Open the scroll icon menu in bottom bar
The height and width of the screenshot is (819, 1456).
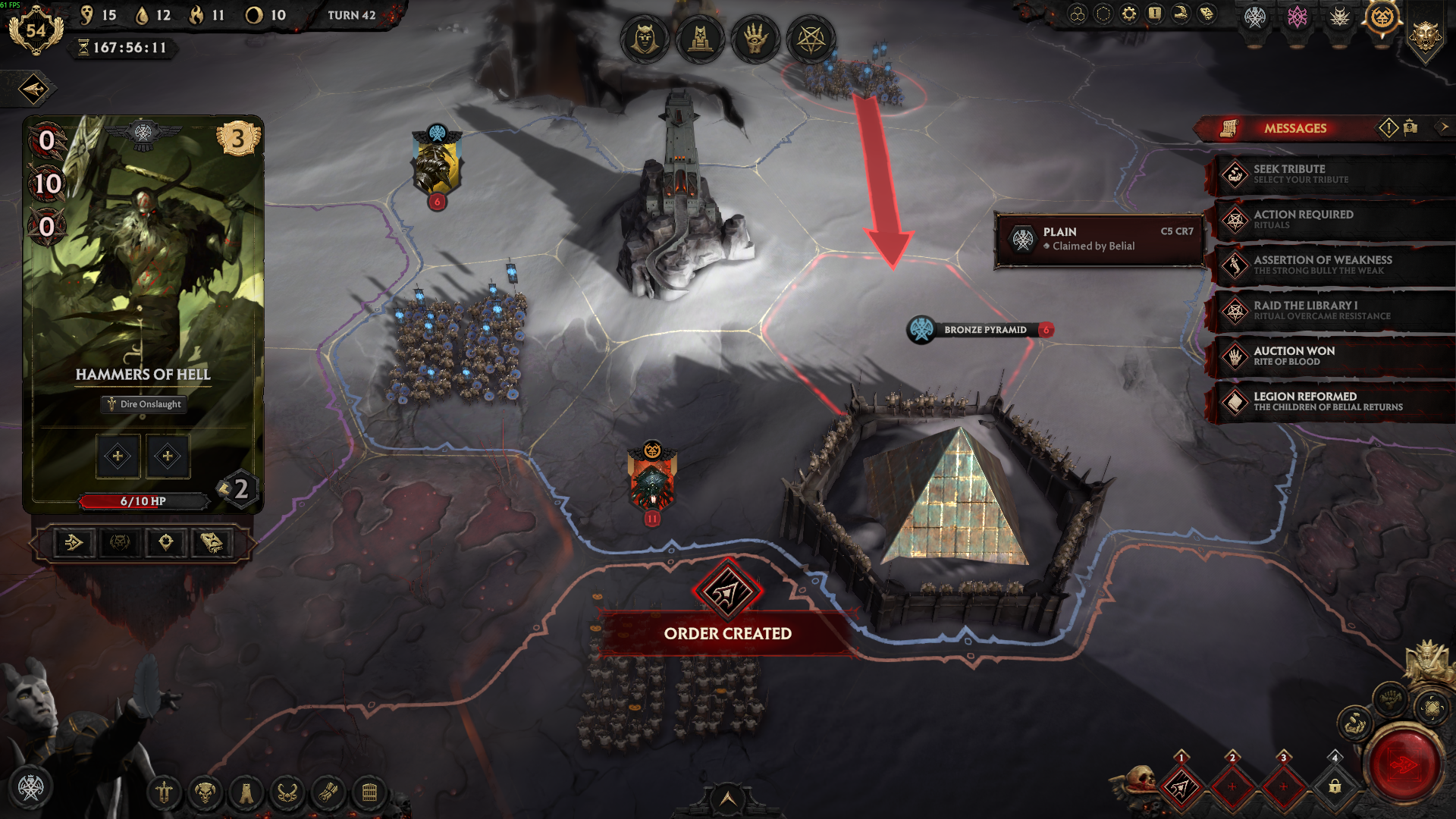(x=328, y=793)
